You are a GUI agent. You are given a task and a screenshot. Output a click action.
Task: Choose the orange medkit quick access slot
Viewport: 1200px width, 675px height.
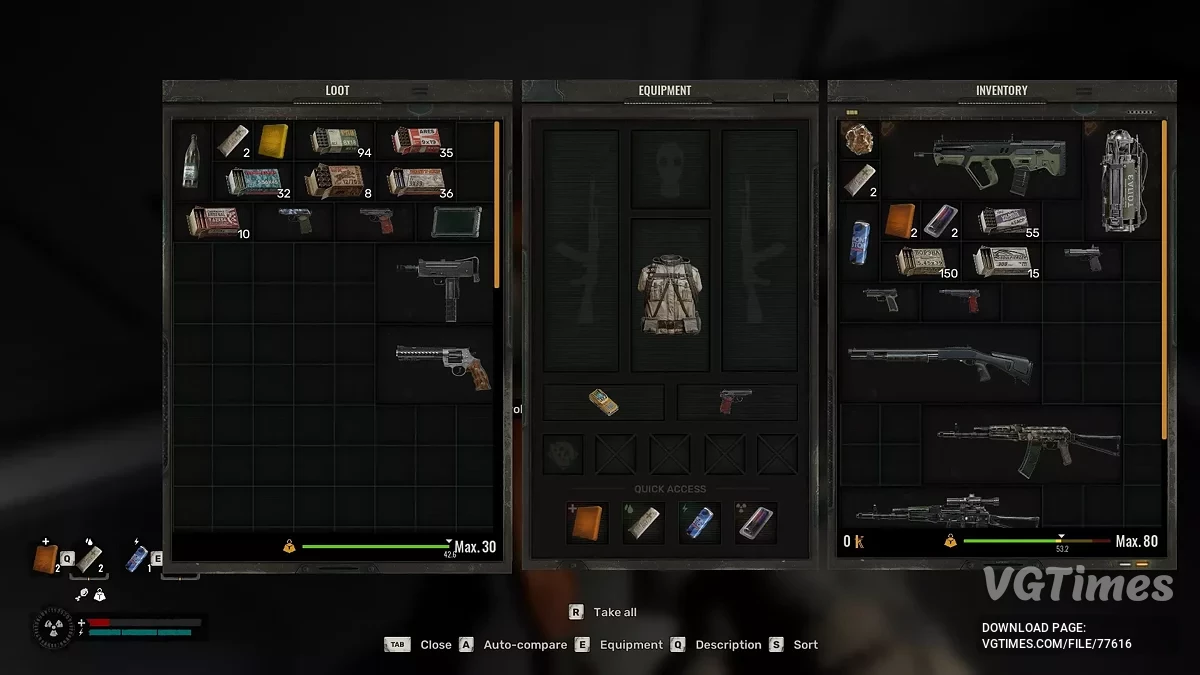coord(587,522)
